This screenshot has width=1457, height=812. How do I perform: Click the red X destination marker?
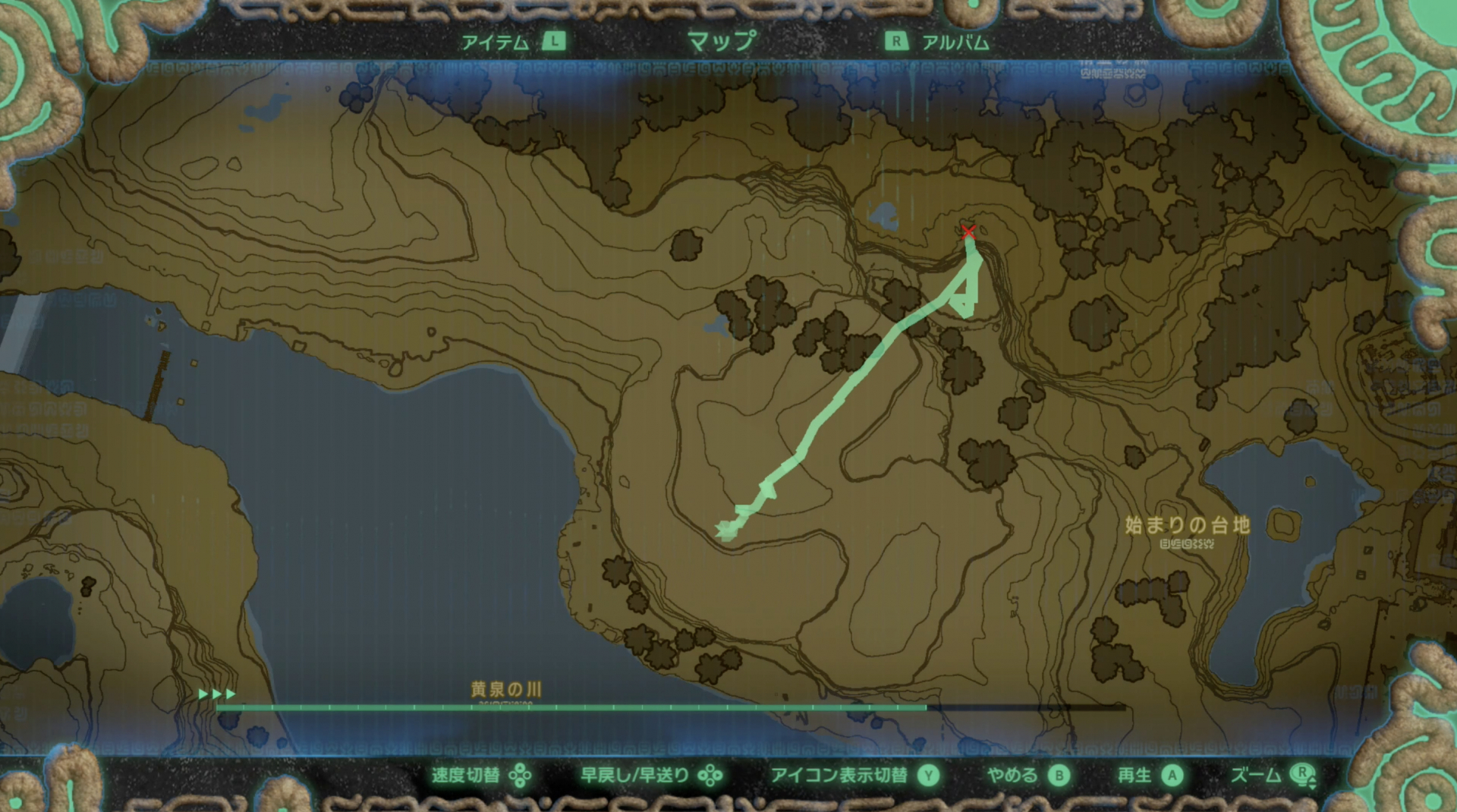pos(968,234)
